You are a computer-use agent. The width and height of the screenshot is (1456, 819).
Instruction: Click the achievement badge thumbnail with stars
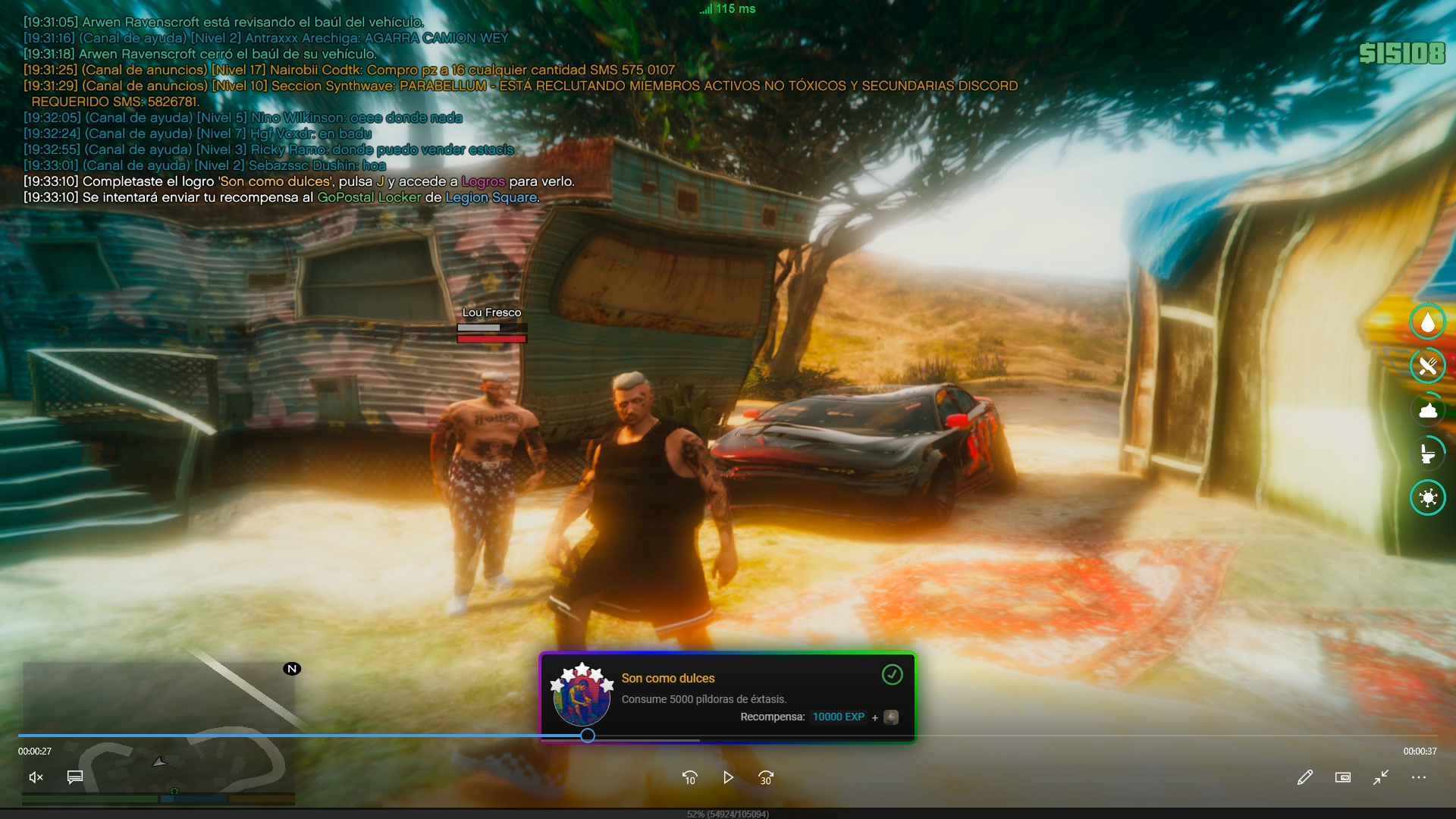(x=582, y=695)
